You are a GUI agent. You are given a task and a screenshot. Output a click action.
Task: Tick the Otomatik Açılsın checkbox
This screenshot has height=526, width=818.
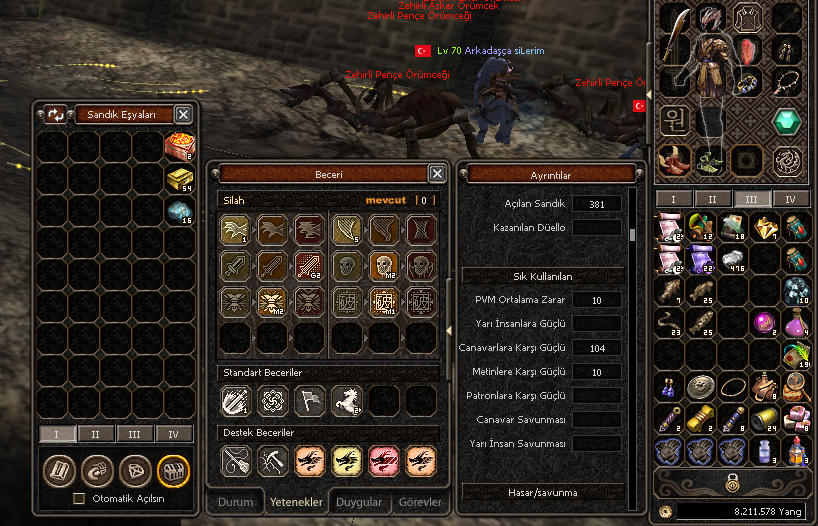point(80,499)
